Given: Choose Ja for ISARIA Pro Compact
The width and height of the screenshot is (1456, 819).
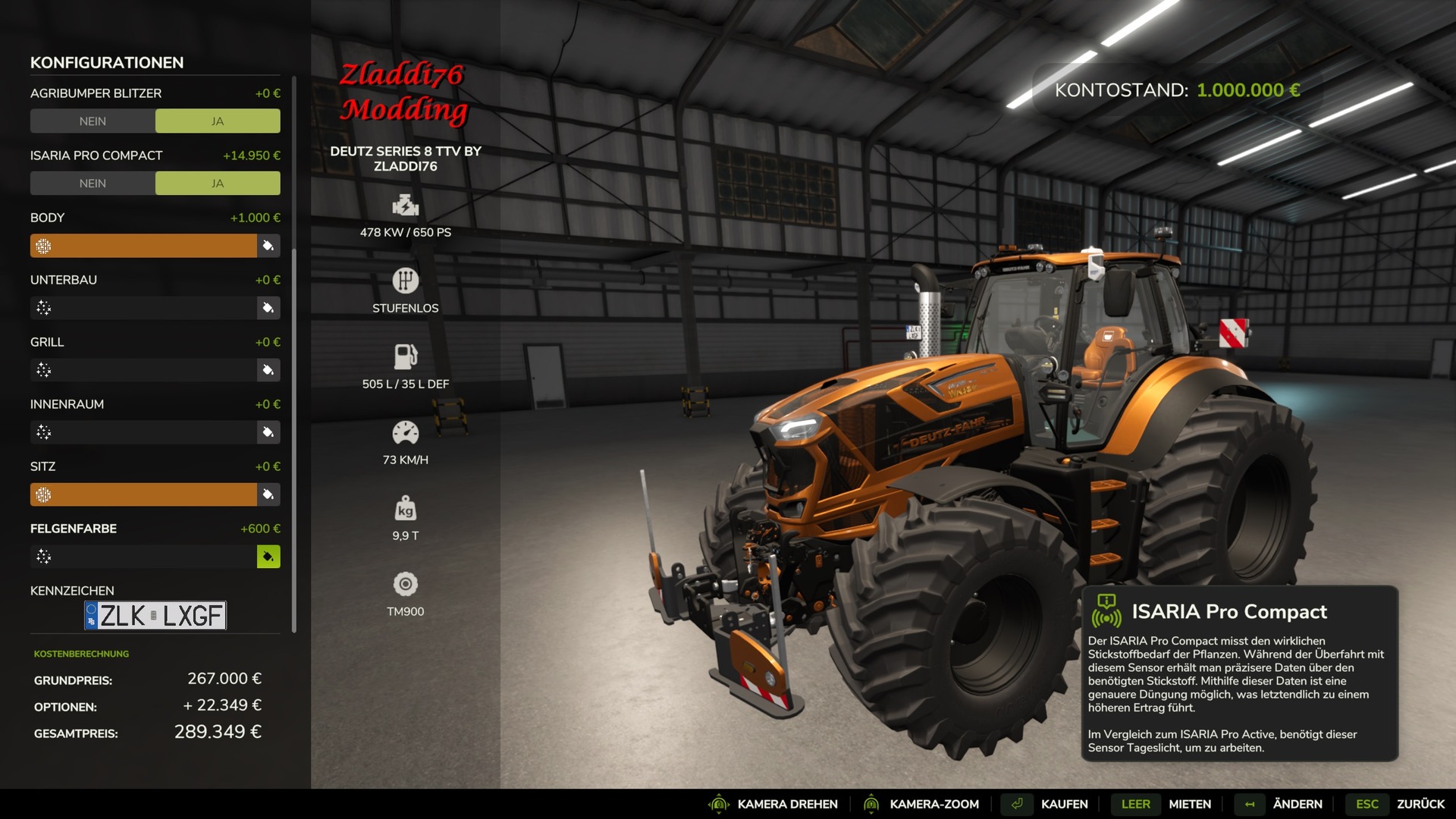Looking at the screenshot, I should [218, 184].
